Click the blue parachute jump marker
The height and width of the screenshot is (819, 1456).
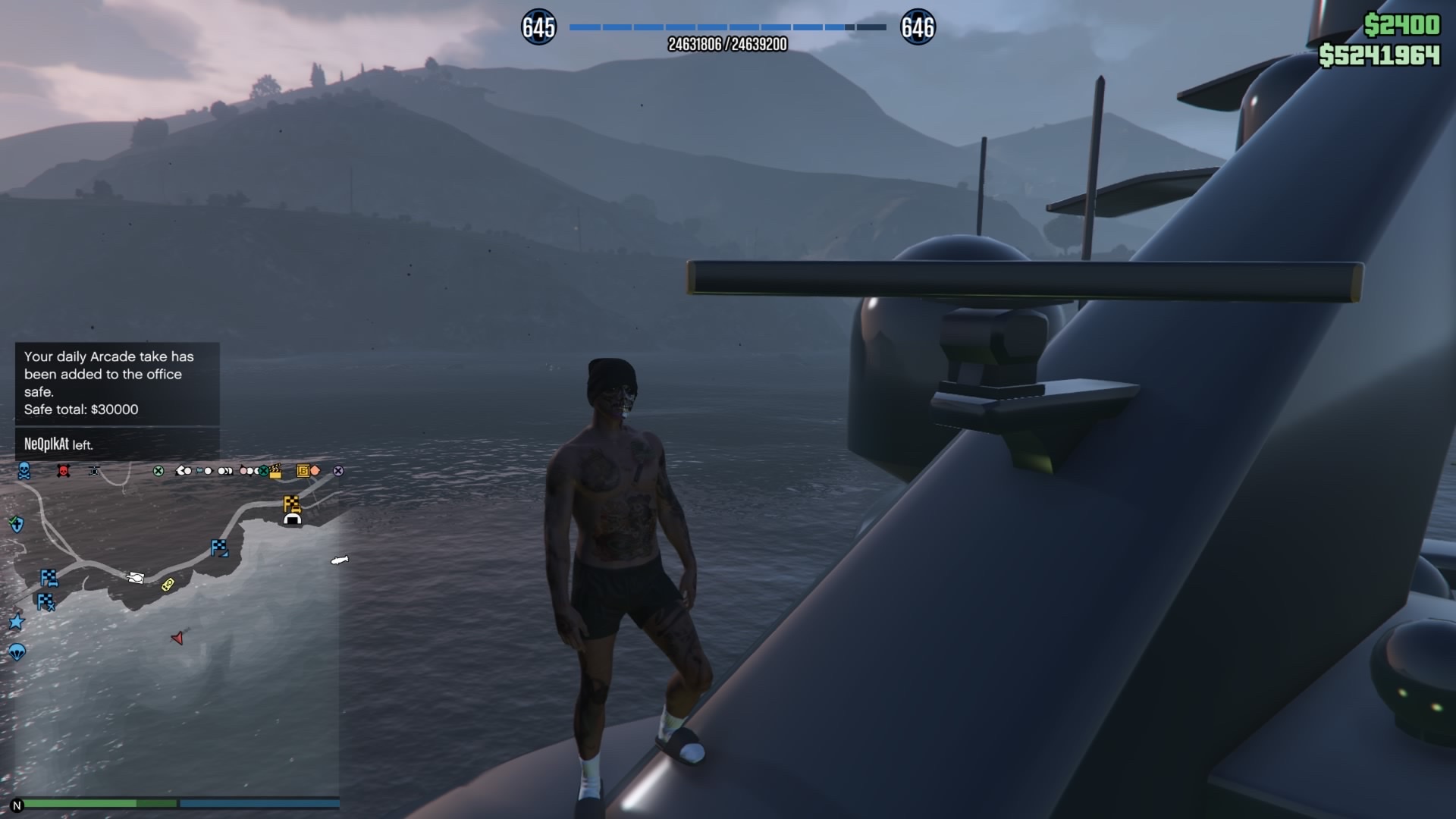pyautogui.click(x=17, y=651)
